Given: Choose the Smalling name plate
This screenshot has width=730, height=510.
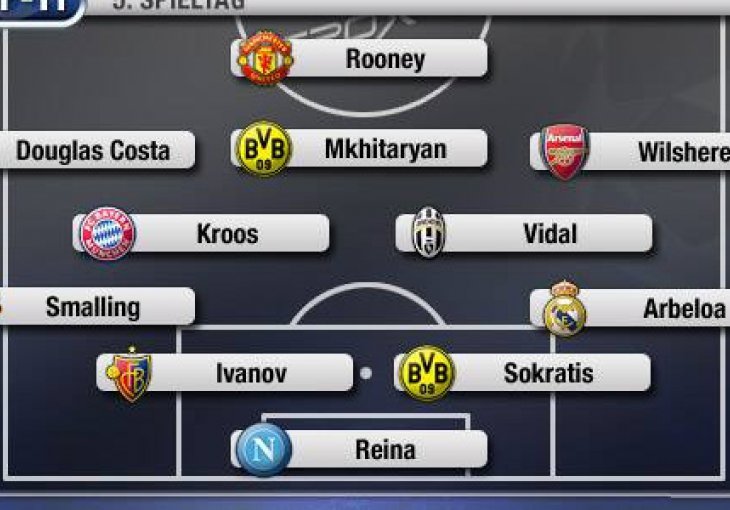Looking at the screenshot, I should click(x=95, y=306).
